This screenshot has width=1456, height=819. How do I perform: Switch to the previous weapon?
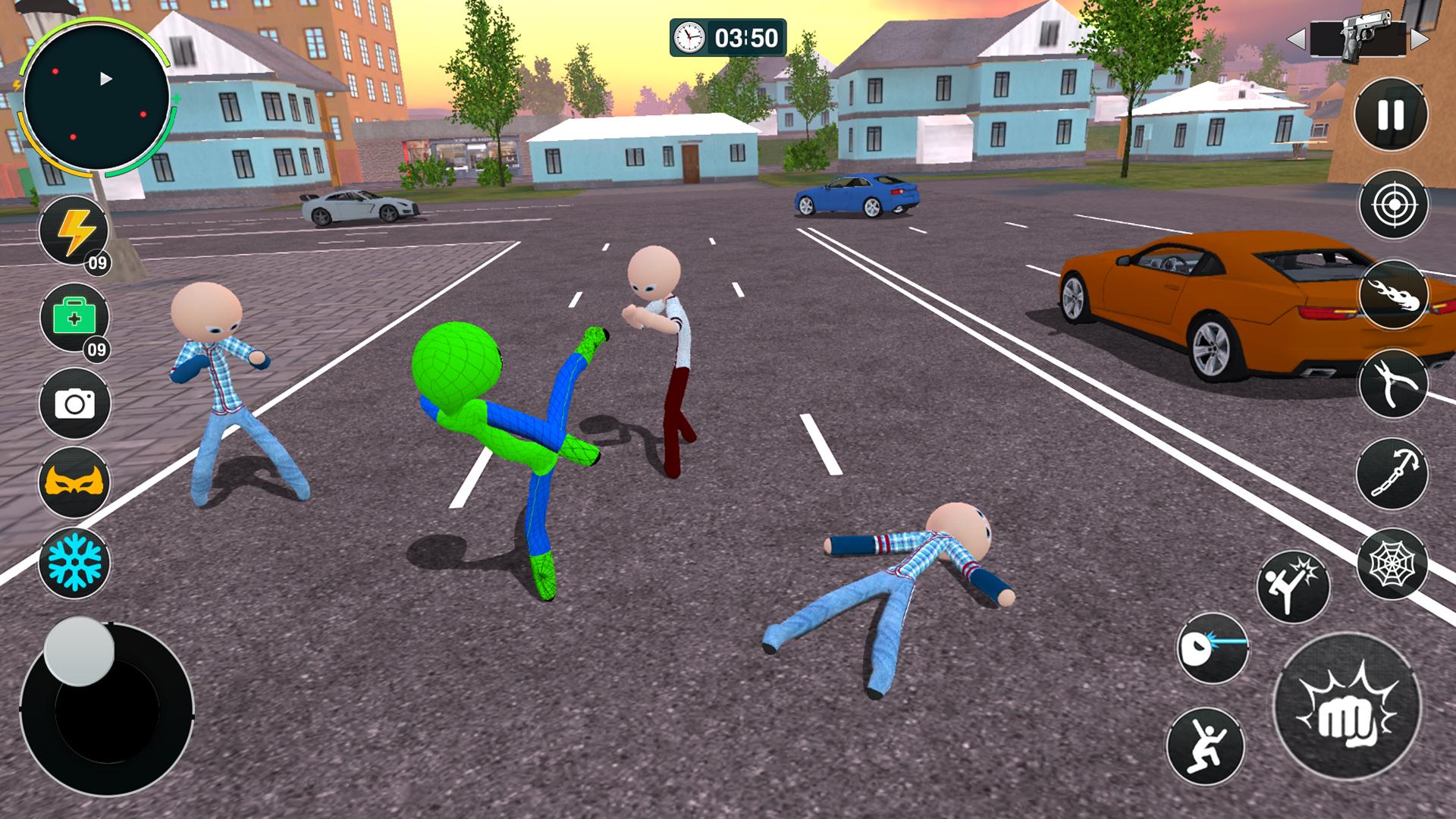click(1296, 38)
